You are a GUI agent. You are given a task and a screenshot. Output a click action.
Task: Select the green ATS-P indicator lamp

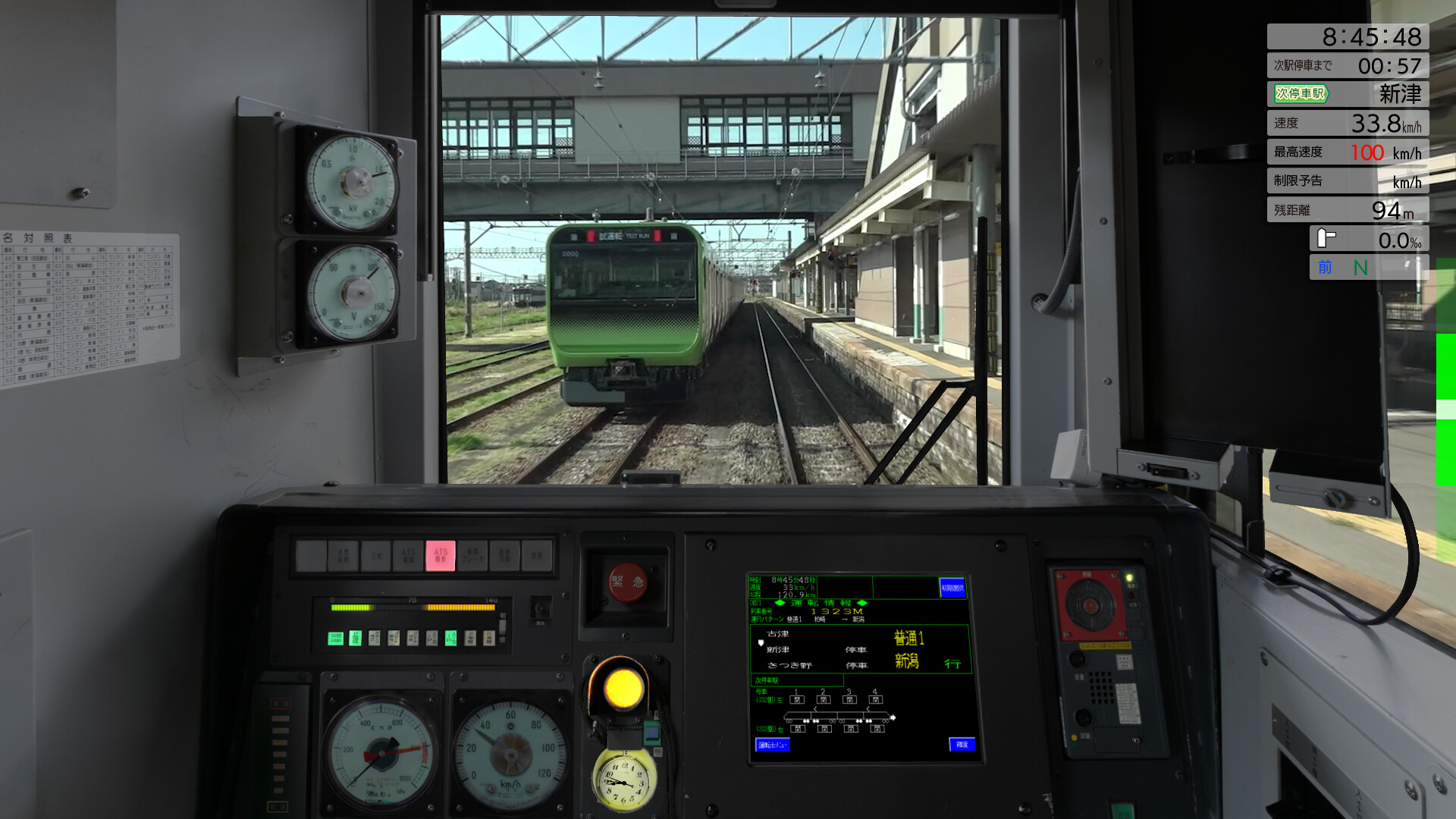450,639
